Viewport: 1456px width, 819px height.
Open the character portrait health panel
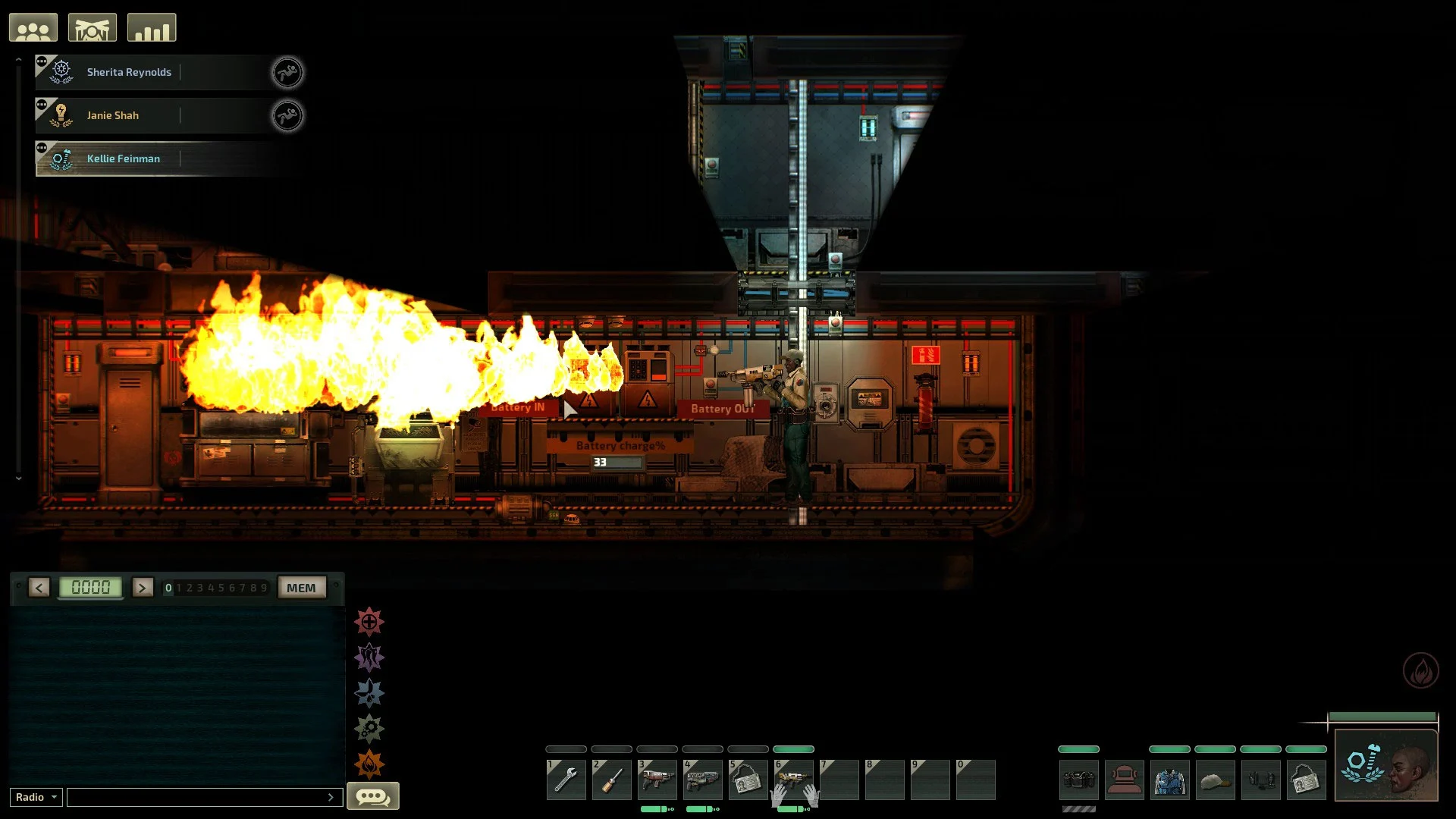coord(1385,764)
